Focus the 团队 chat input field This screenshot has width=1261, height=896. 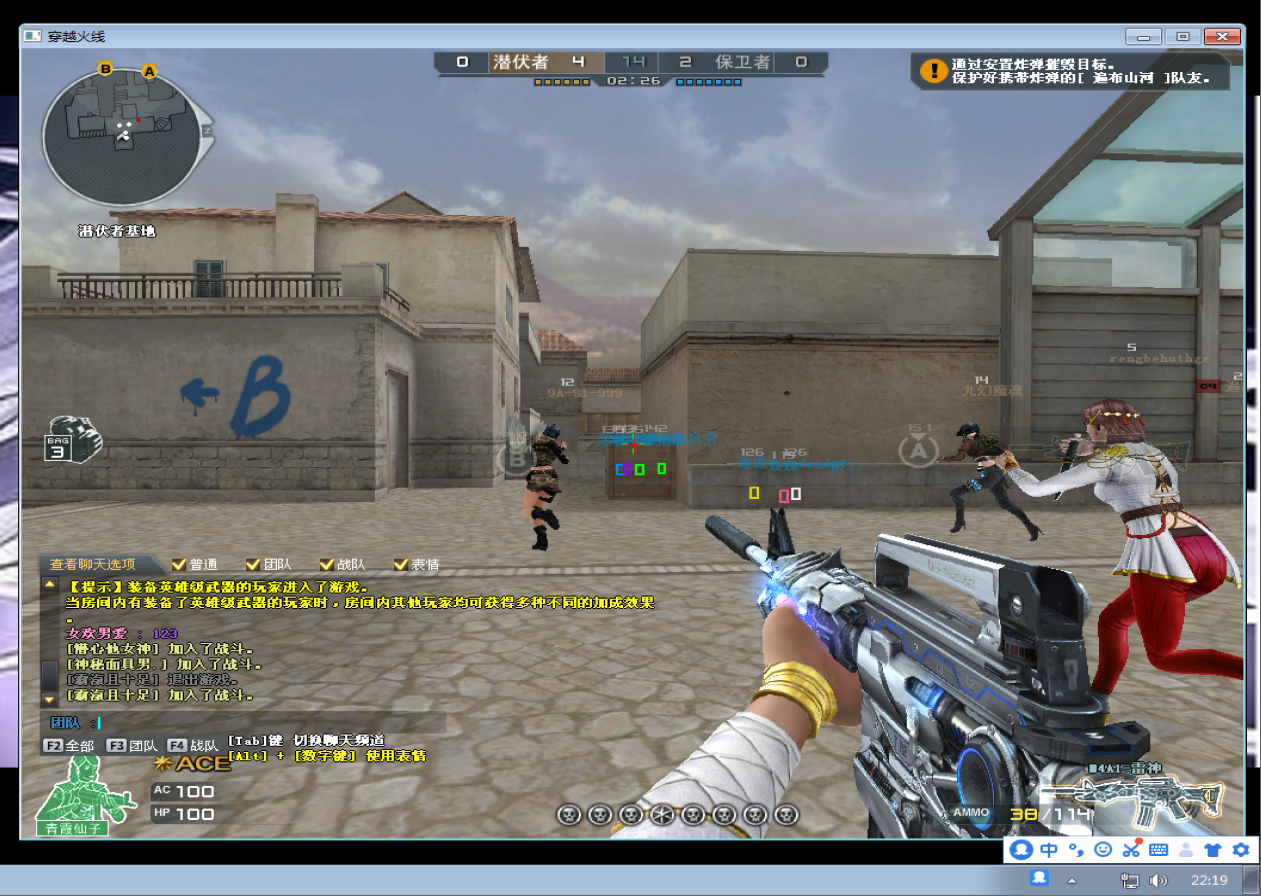pos(270,722)
